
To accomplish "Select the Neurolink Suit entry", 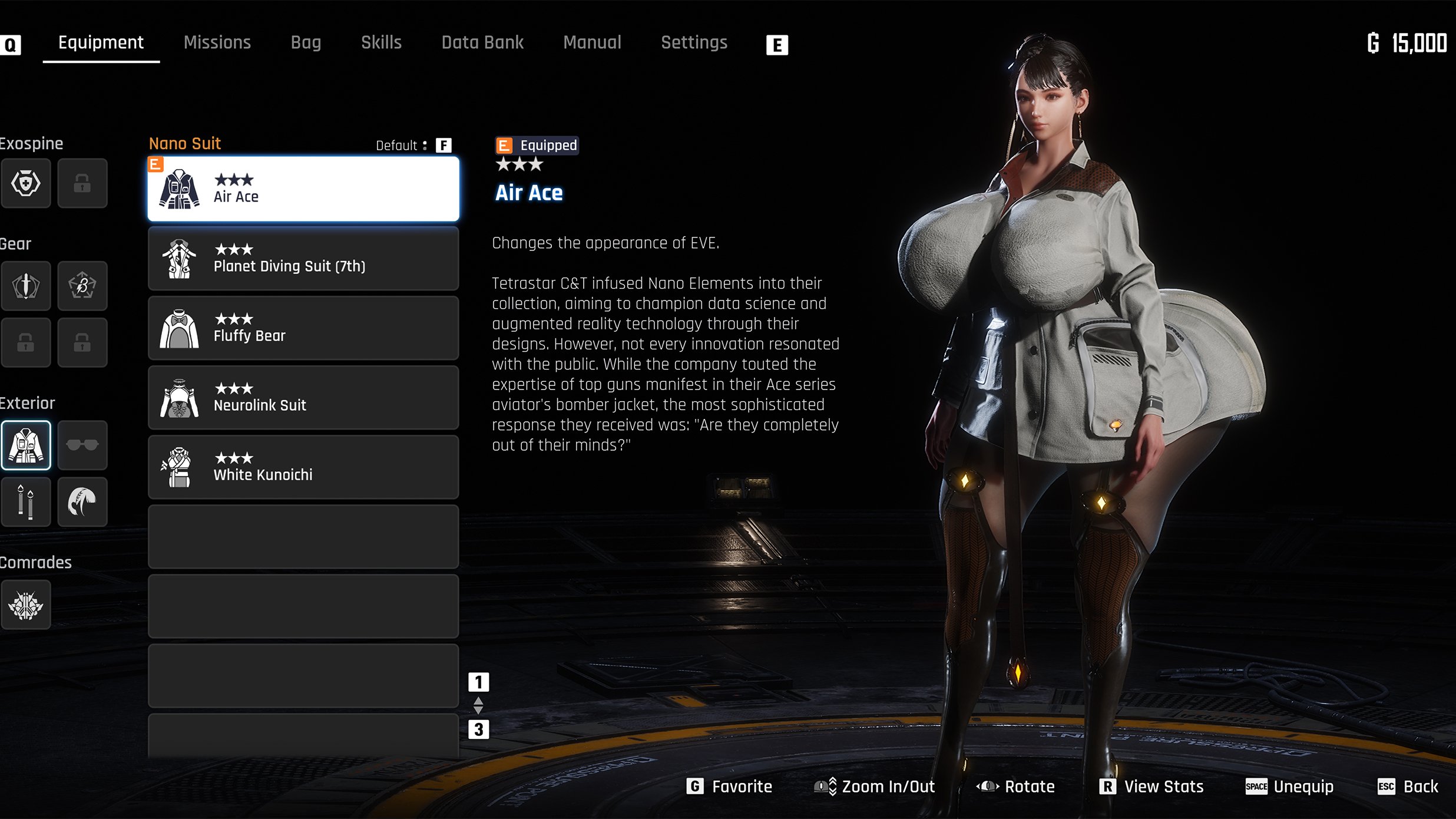I will 303,398.
